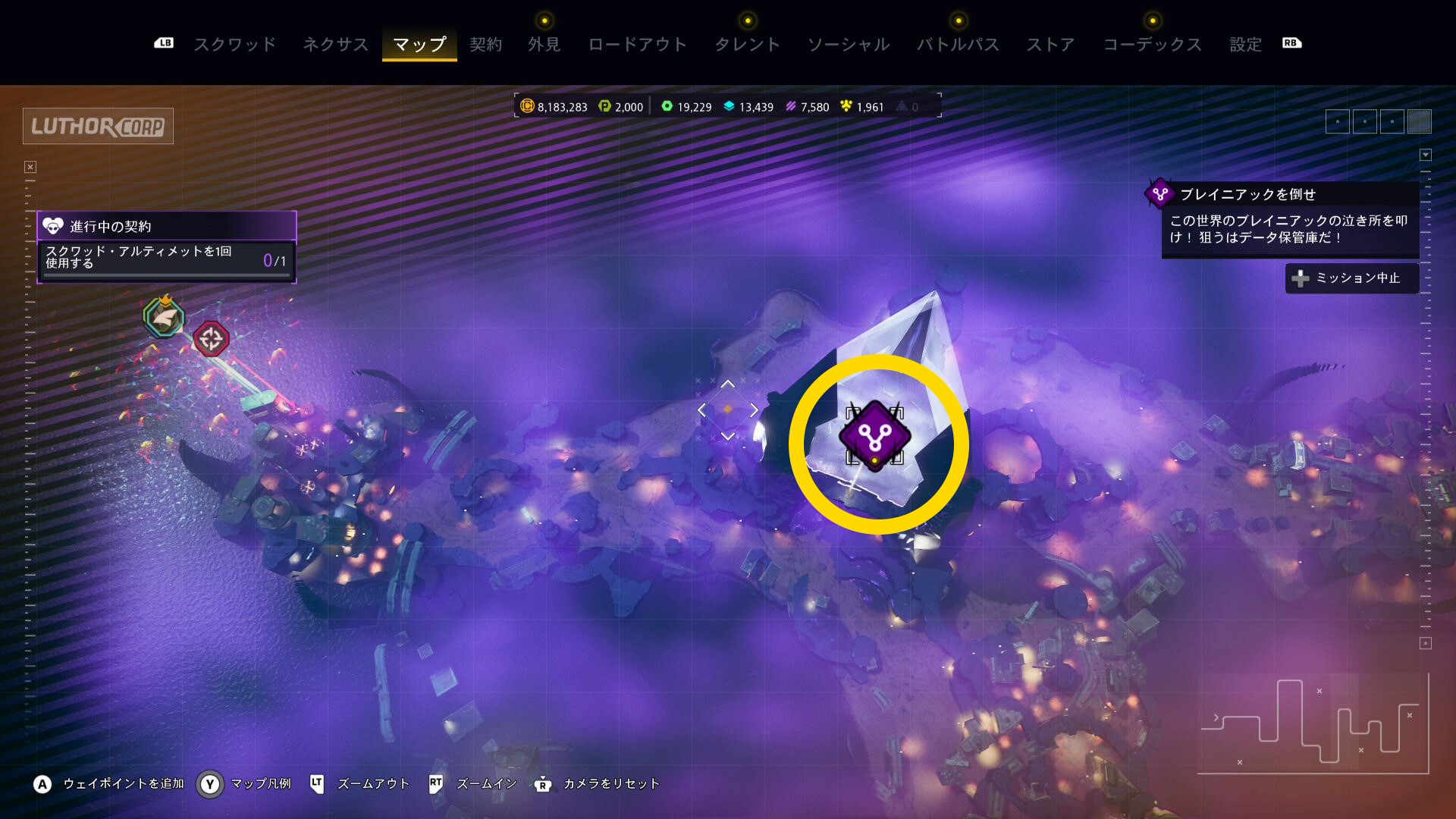
Task: Select the red crosshair map marker
Action: pos(211,338)
